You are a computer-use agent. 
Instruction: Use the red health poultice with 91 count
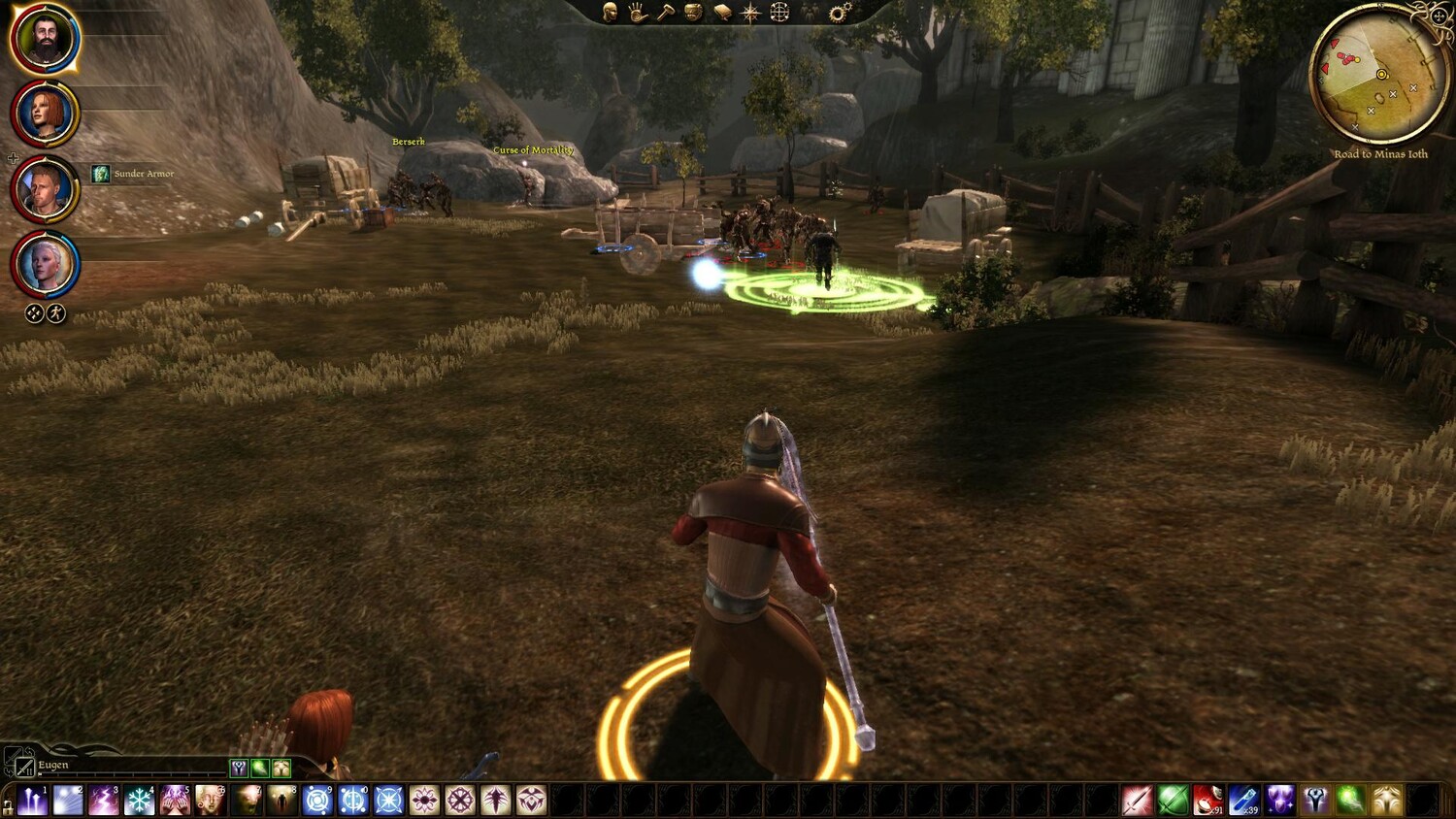coord(1208,801)
